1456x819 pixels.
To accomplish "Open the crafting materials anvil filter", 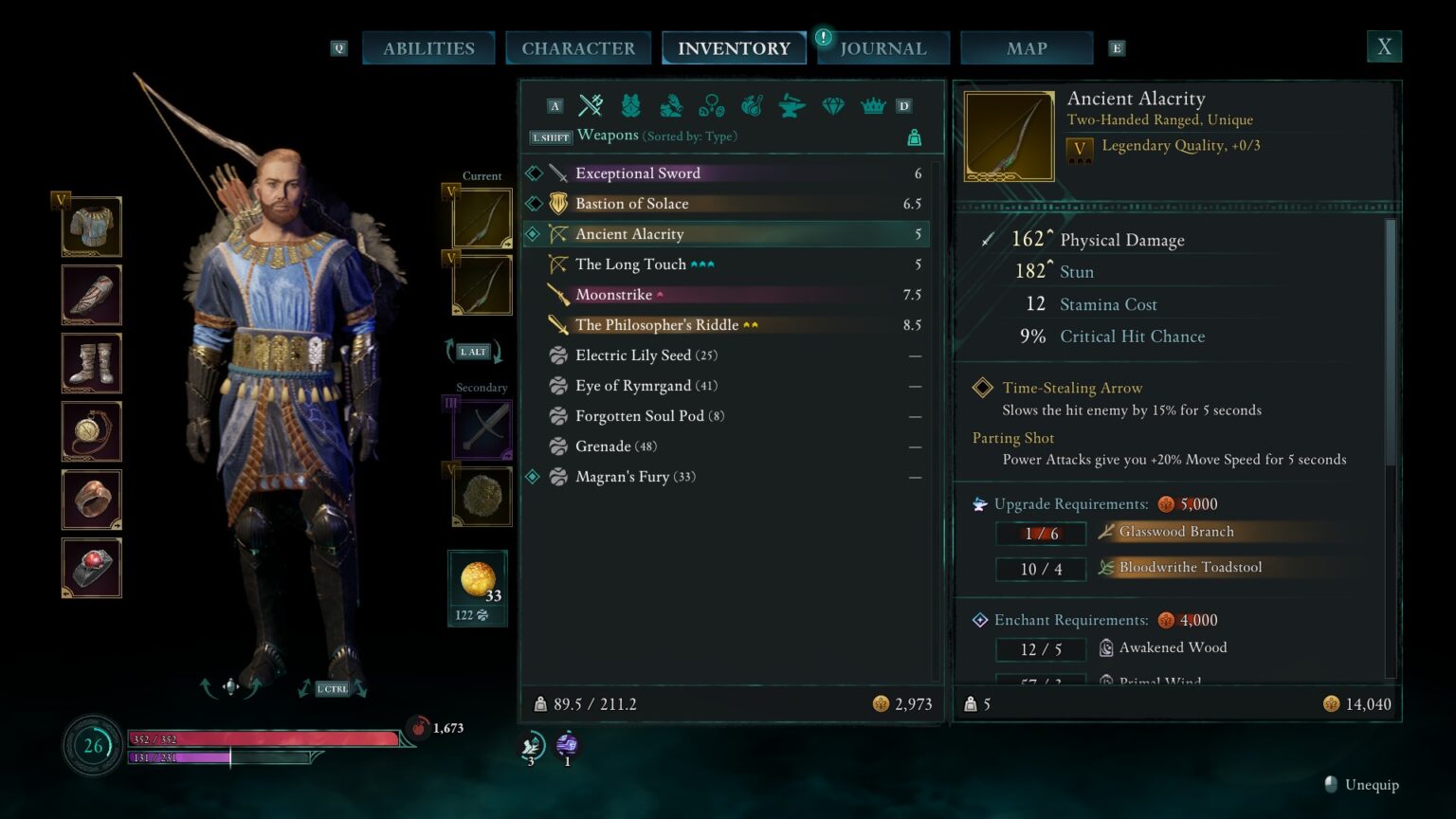I will (x=792, y=105).
